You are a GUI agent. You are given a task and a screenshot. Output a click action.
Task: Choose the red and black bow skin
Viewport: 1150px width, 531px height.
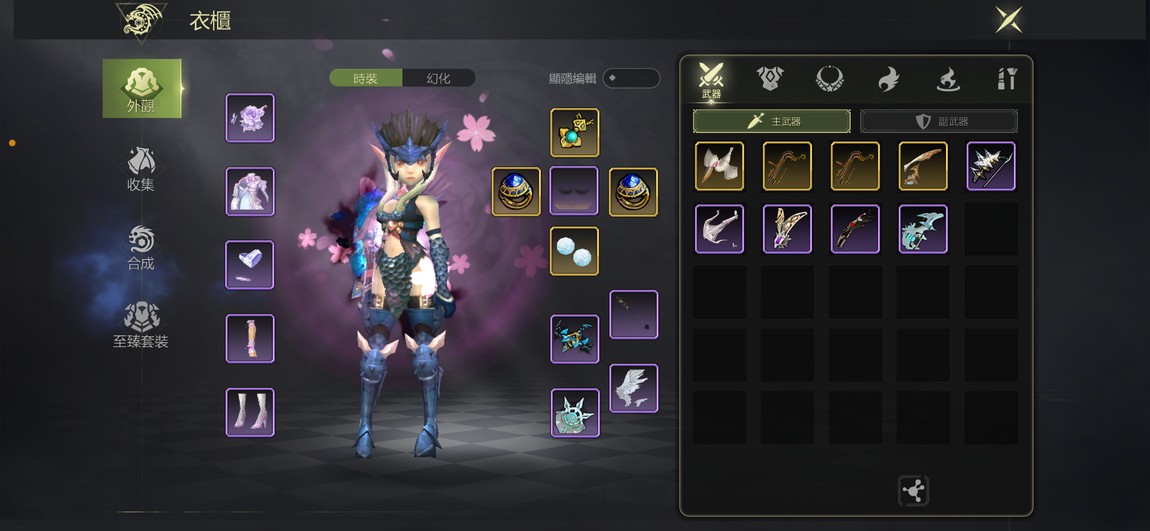pos(855,229)
